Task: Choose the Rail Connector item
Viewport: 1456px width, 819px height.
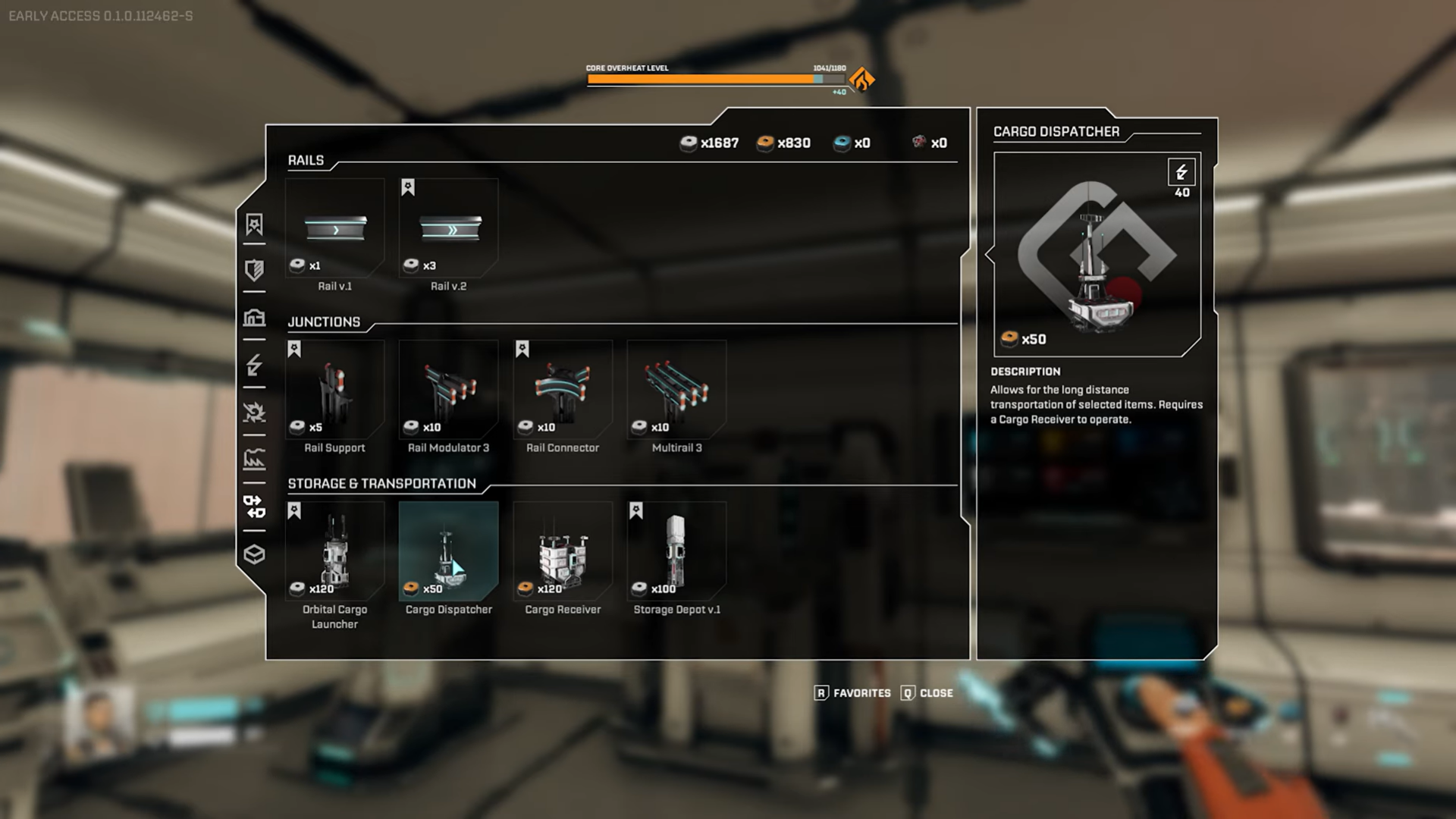Action: click(563, 390)
